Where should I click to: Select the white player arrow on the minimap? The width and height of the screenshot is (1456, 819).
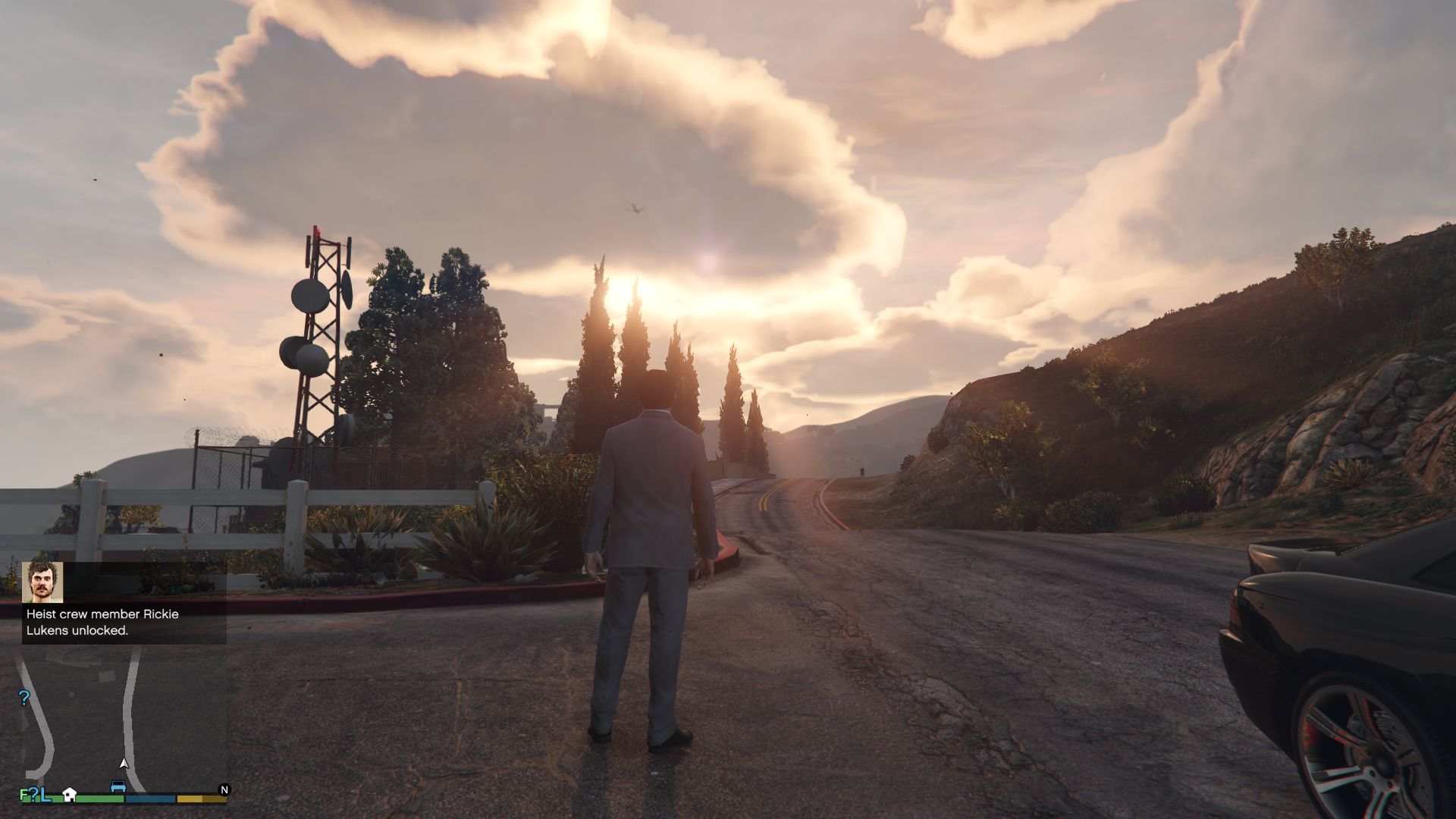click(124, 764)
